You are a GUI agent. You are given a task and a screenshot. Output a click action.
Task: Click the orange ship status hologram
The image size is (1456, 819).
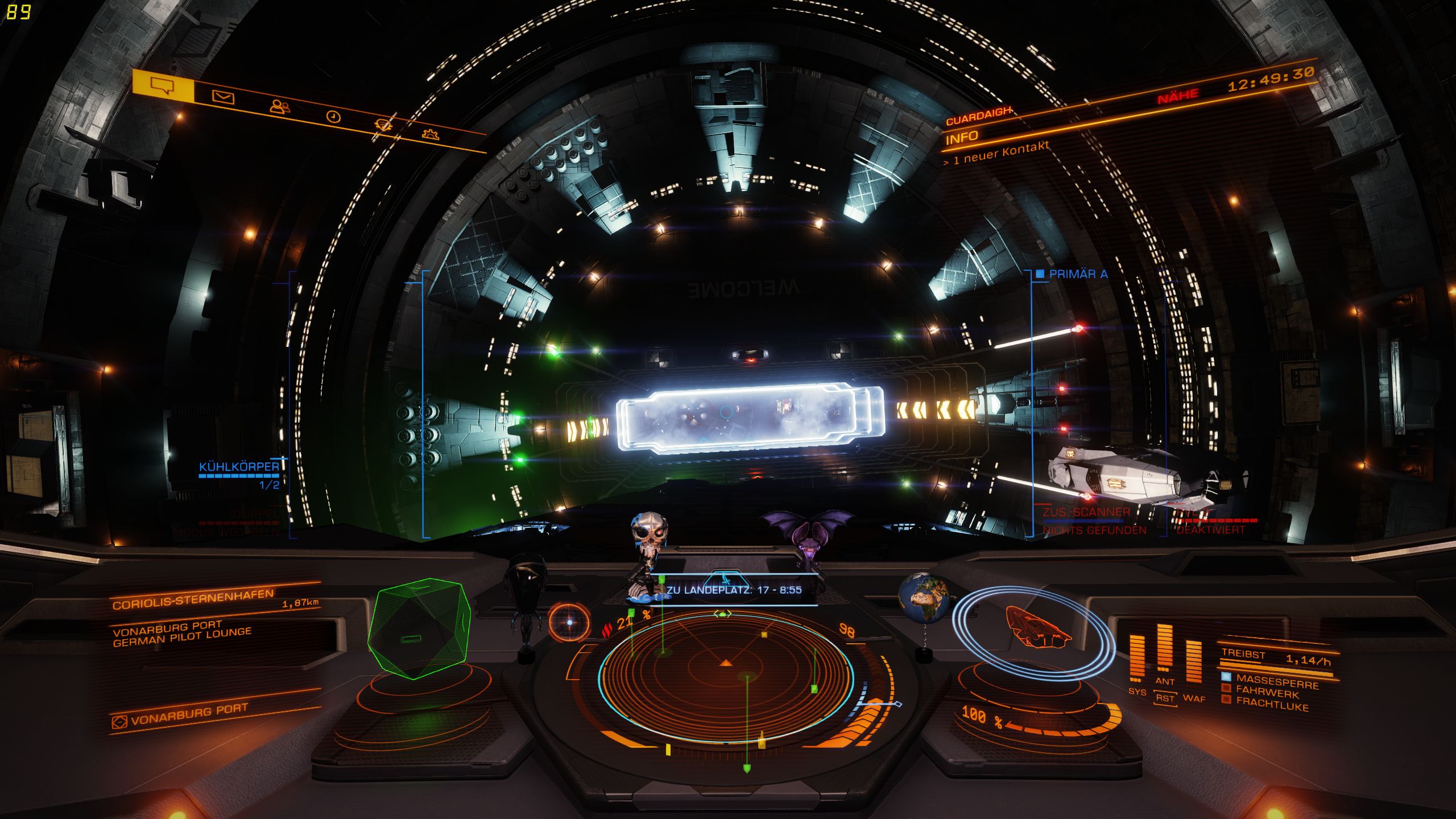(x=1036, y=627)
